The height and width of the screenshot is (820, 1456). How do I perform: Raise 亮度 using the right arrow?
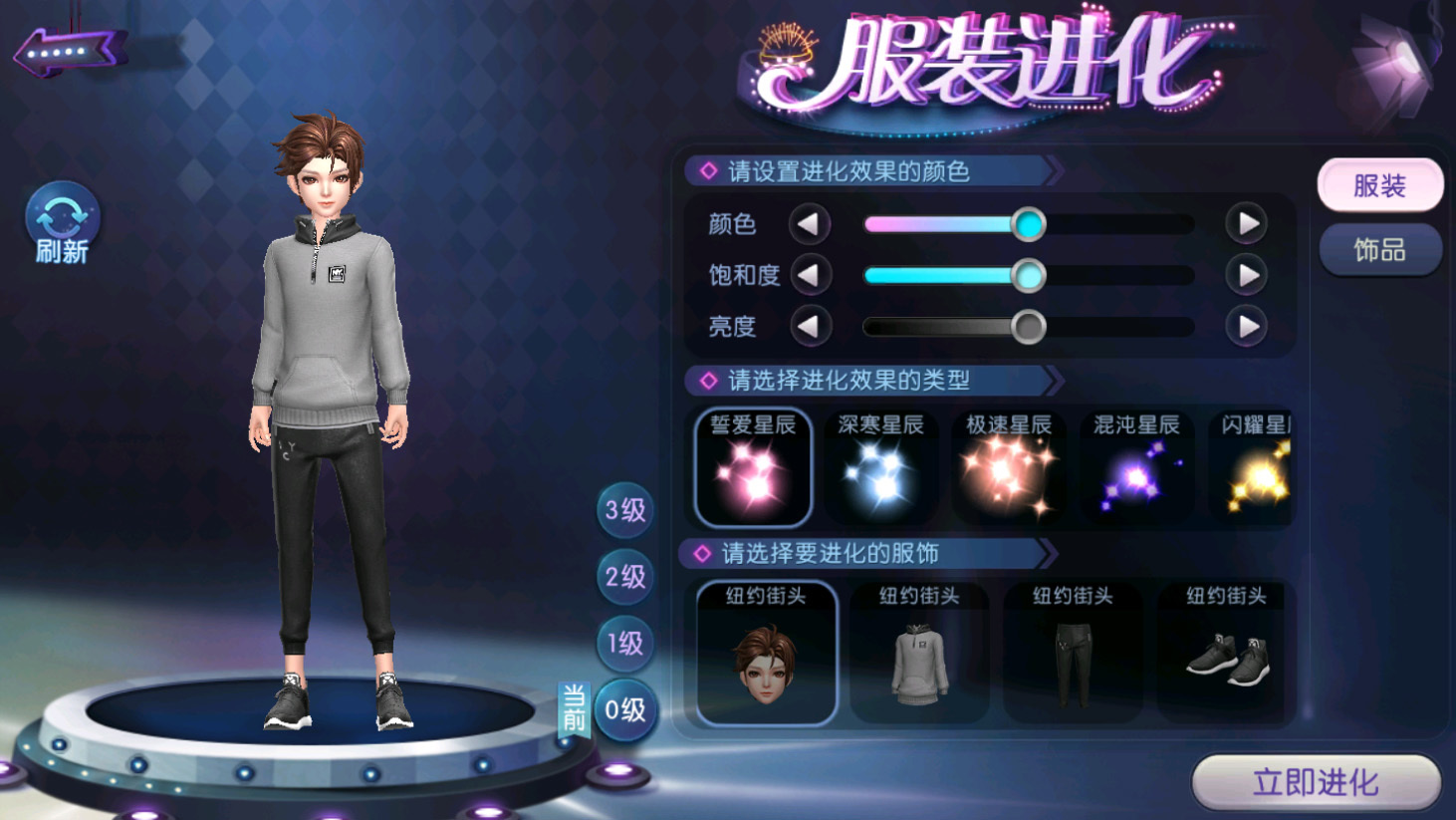click(x=1246, y=326)
